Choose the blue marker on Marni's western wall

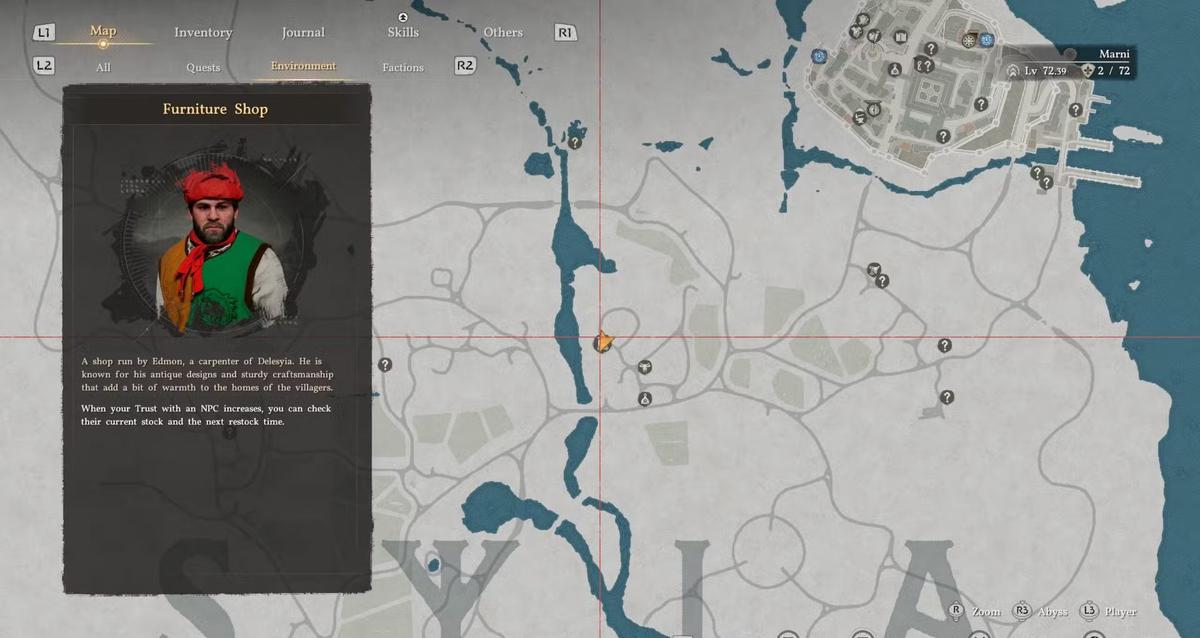coord(819,56)
